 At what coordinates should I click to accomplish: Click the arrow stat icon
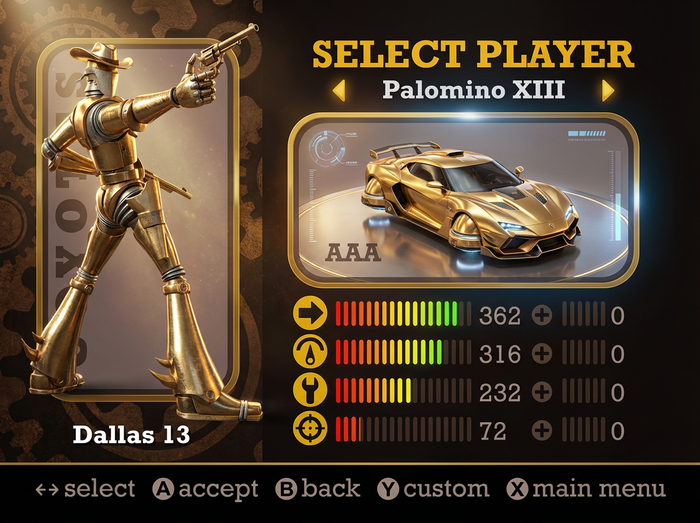pyautogui.click(x=310, y=315)
